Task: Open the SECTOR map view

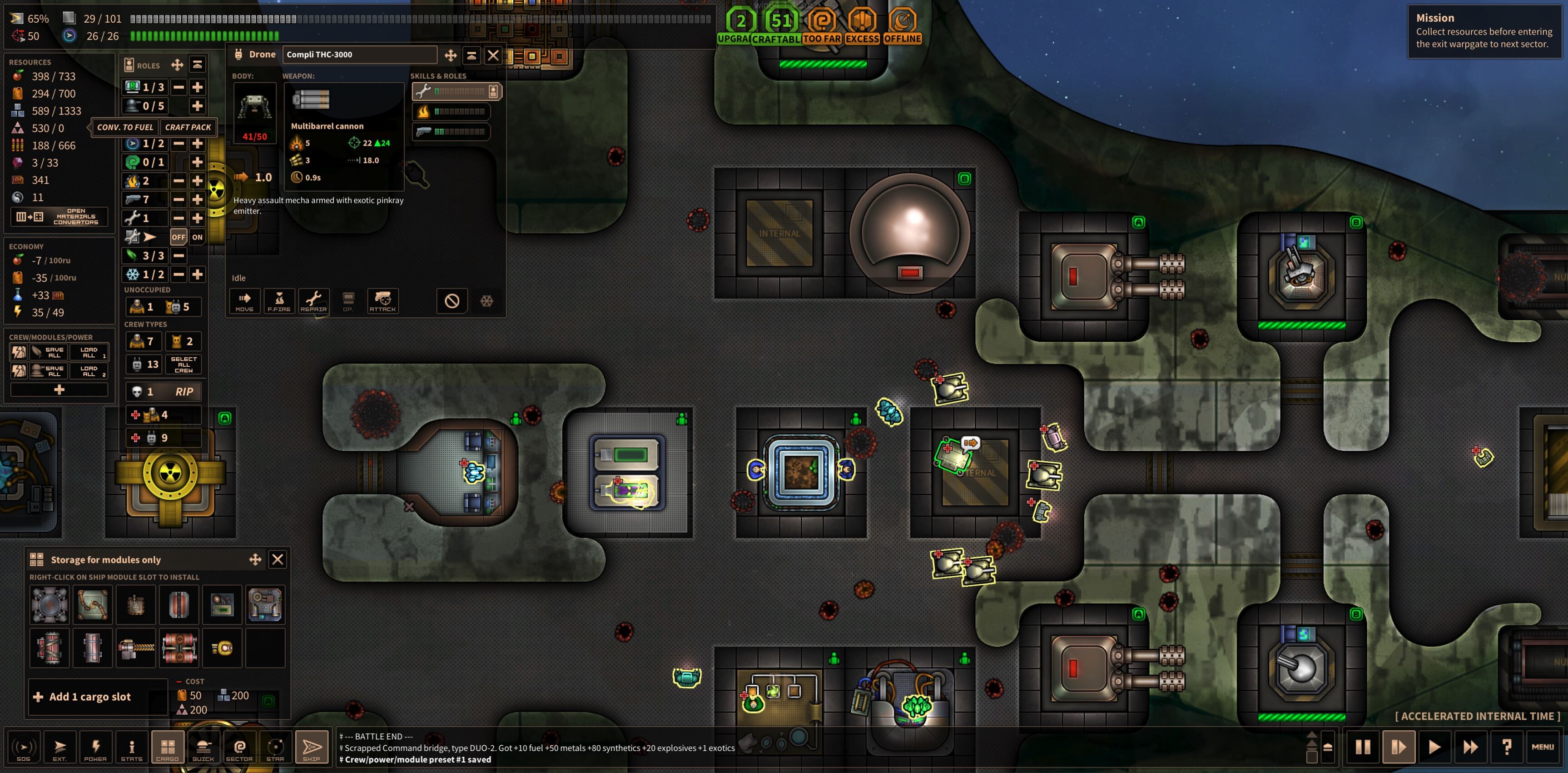Action: click(x=240, y=747)
